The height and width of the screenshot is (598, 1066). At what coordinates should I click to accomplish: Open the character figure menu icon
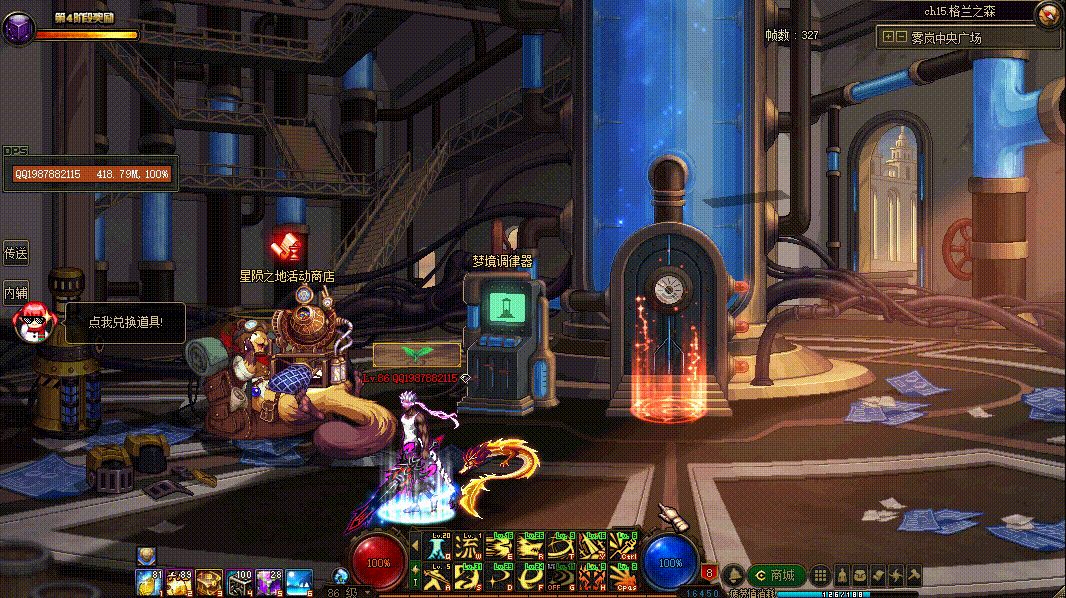click(x=842, y=576)
